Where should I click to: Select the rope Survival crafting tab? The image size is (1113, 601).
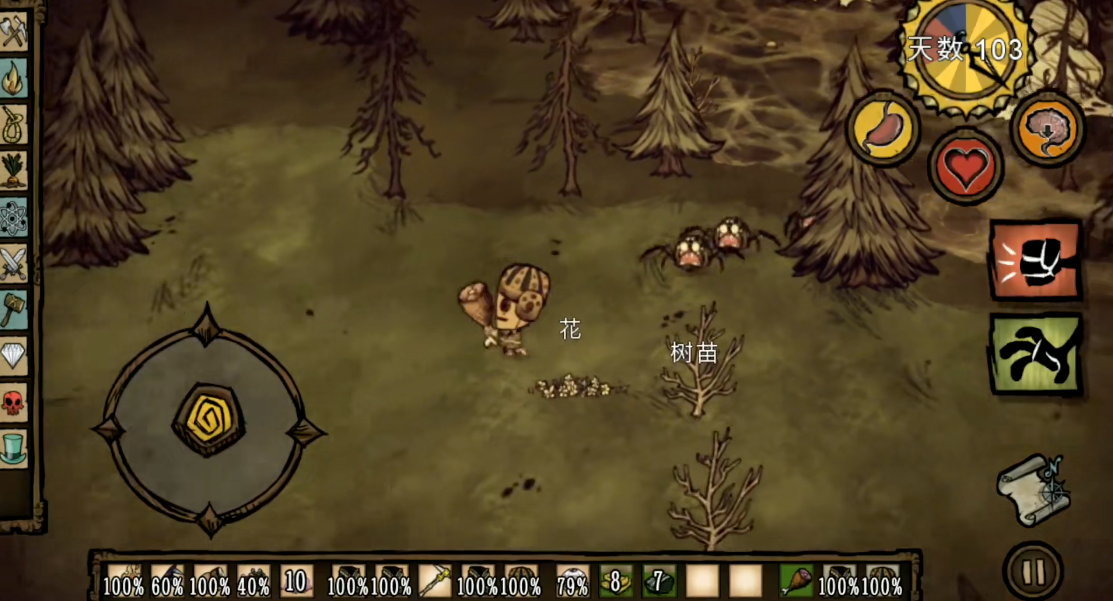14,124
